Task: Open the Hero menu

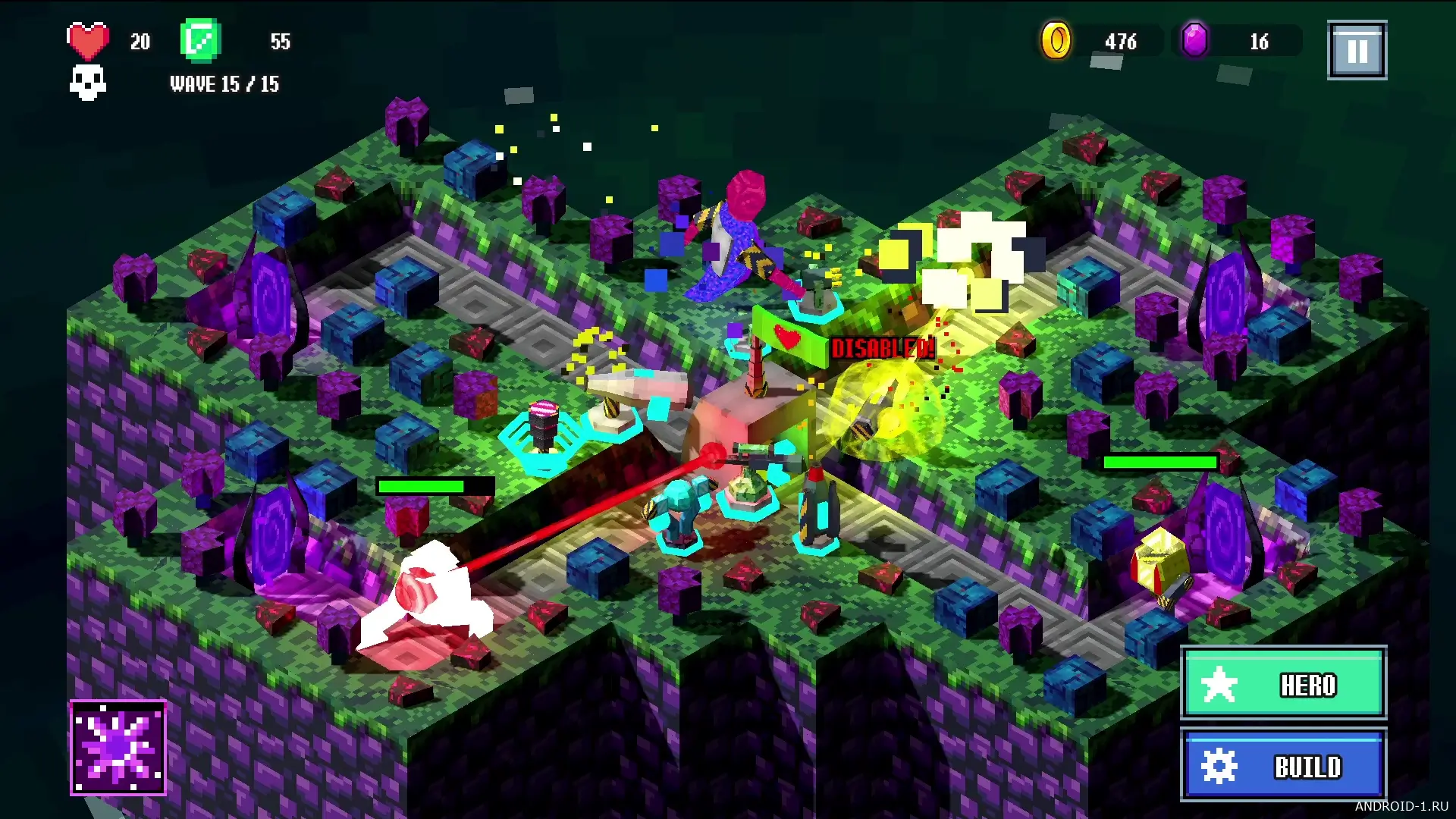Action: [x=1283, y=683]
